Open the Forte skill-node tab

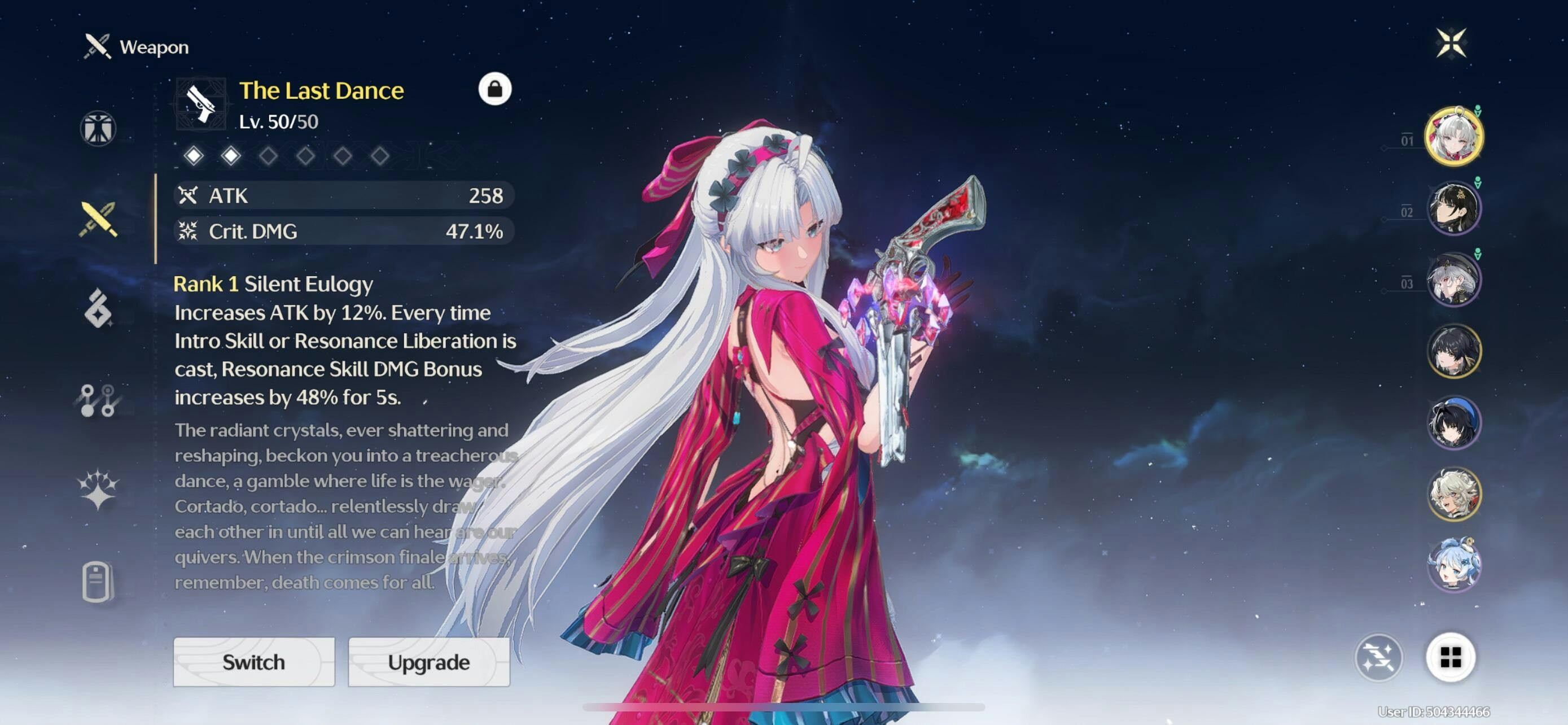point(98,400)
